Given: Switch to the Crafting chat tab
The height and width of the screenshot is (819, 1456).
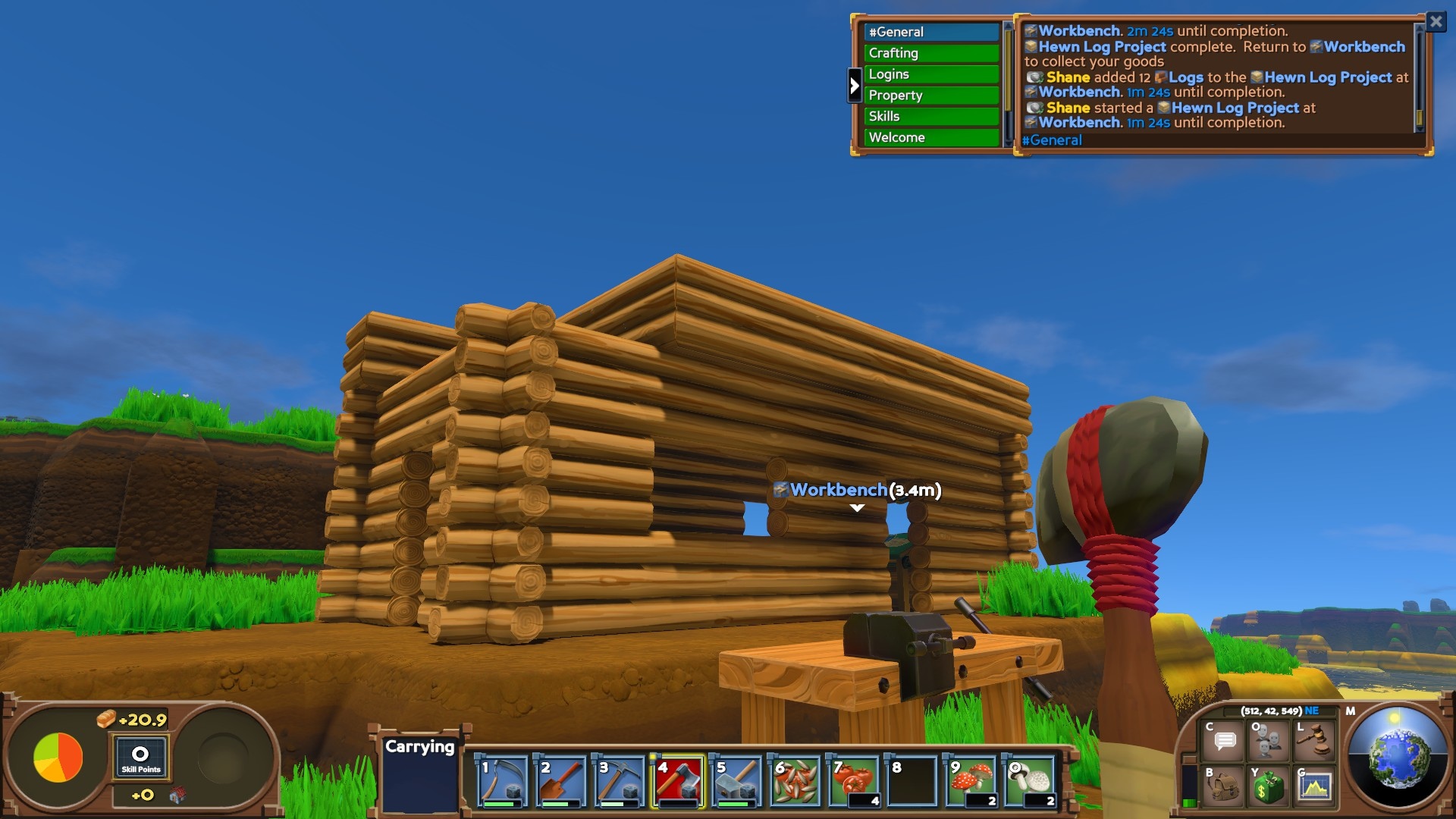Looking at the screenshot, I should (931, 53).
